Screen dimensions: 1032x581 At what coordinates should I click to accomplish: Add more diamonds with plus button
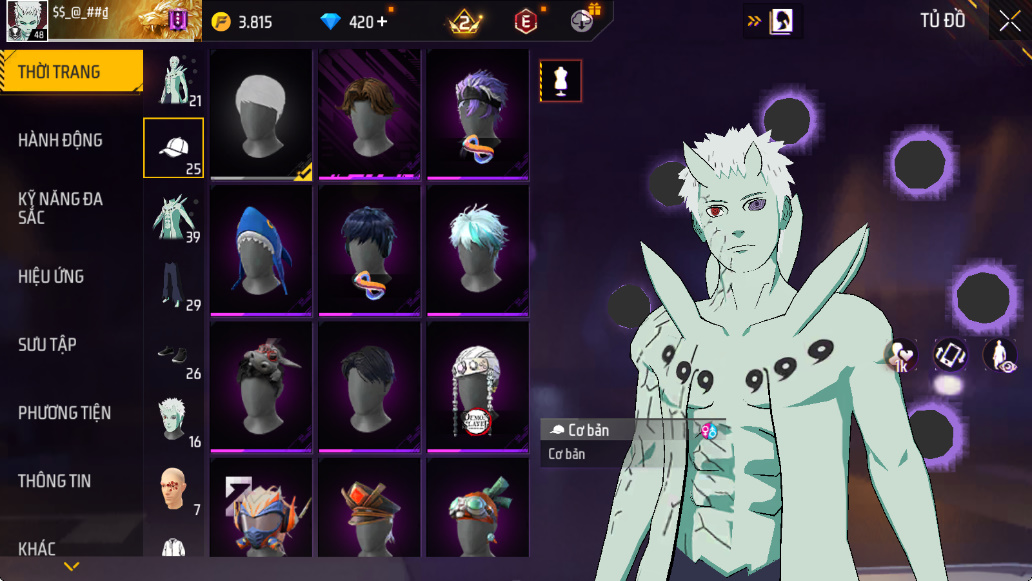pyautogui.click(x=382, y=21)
